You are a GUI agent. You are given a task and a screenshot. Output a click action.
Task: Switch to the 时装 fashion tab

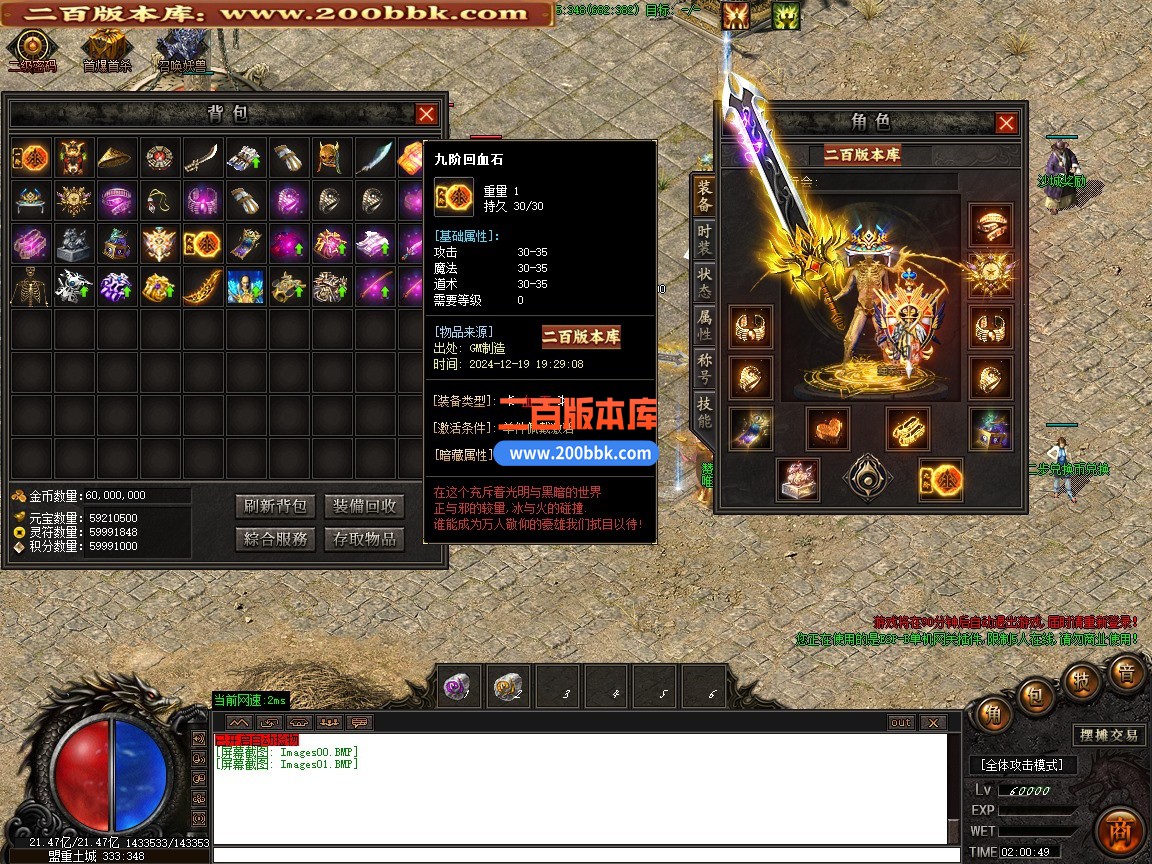point(705,238)
